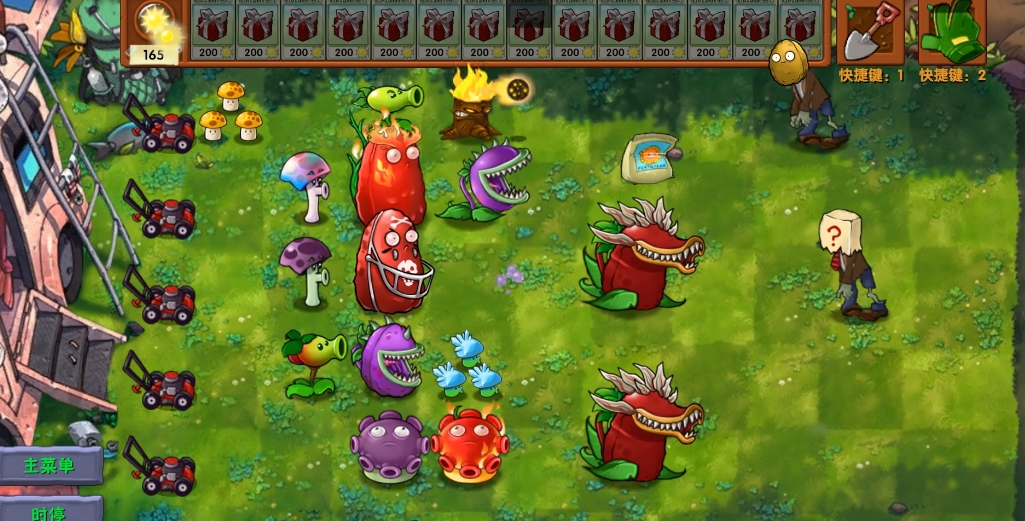Open the 主菜单 main menu
This screenshot has width=1025, height=521.
(50, 466)
